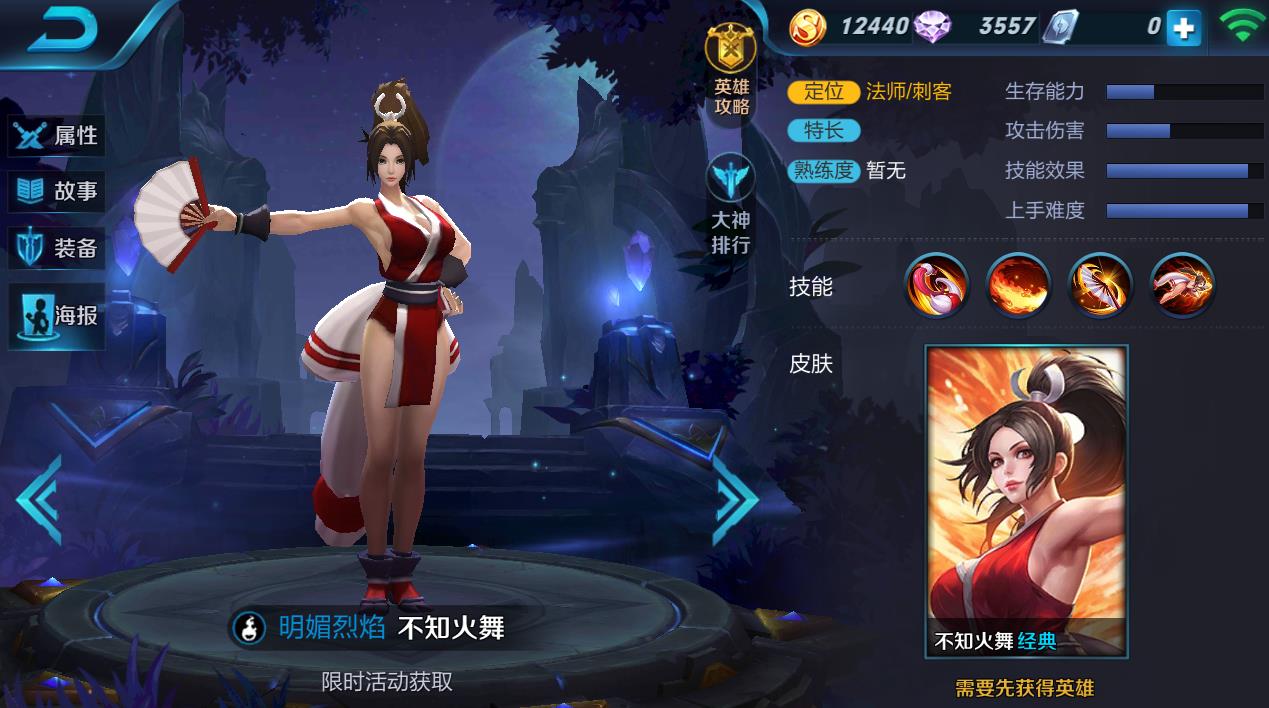Screen dimensions: 1269x708
Task: Open the 属性 attributes tab
Action: click(57, 136)
